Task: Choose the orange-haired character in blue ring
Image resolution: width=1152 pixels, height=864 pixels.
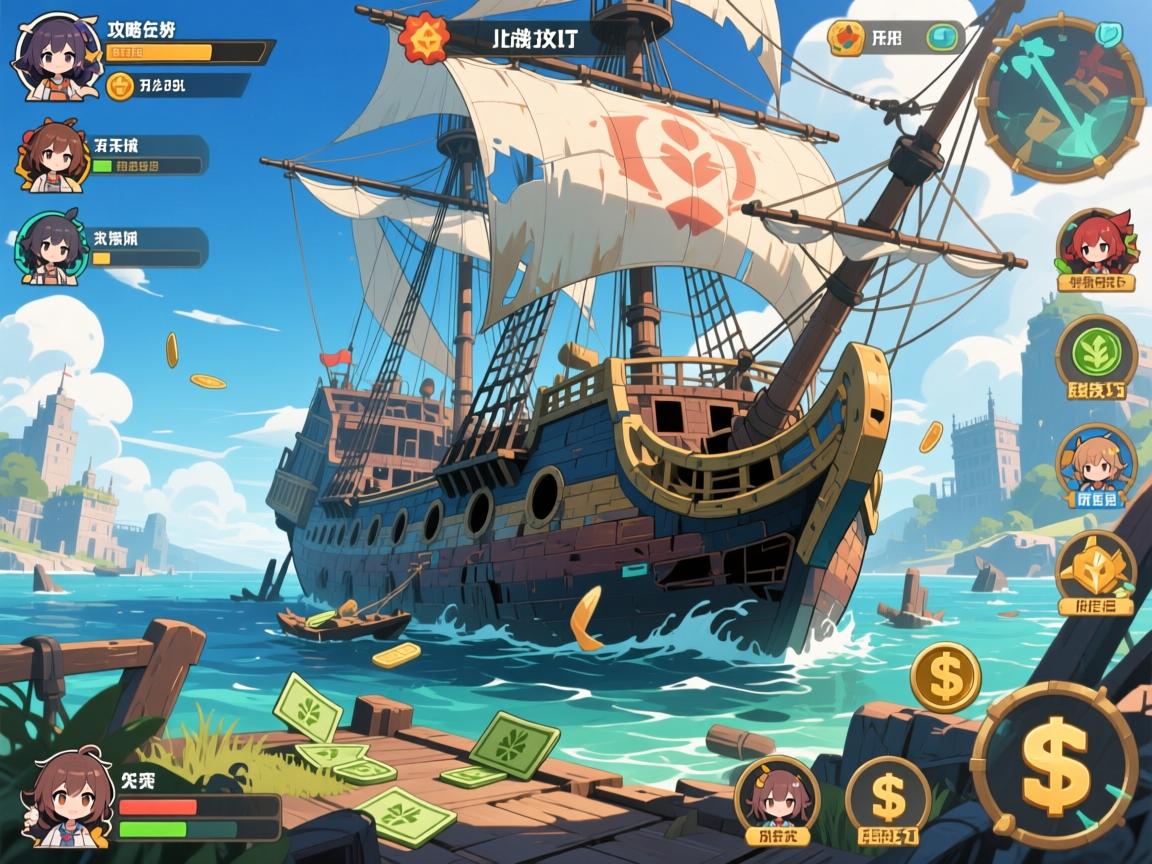Action: click(x=1095, y=458)
